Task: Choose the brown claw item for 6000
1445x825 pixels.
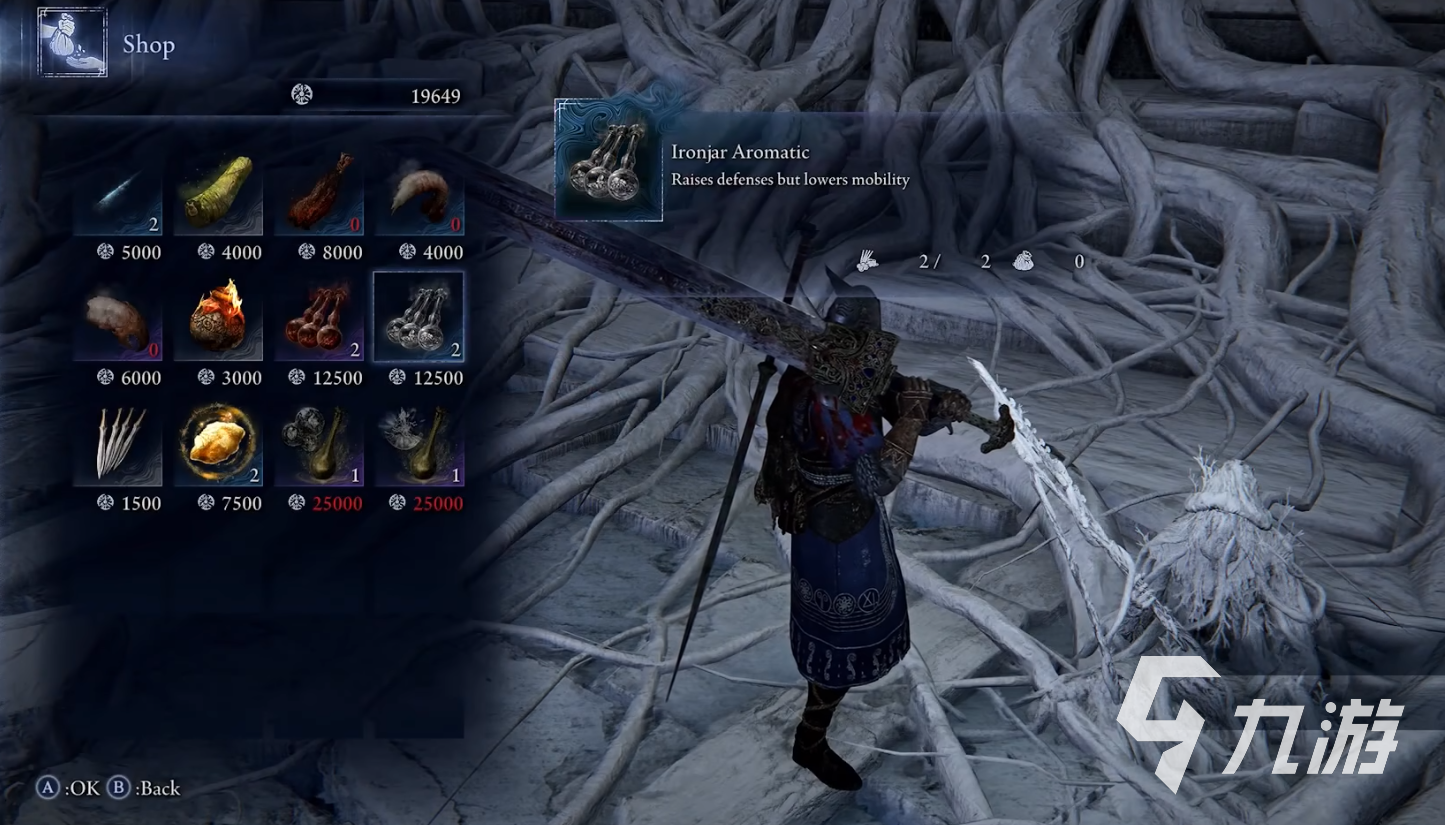Action: point(118,317)
